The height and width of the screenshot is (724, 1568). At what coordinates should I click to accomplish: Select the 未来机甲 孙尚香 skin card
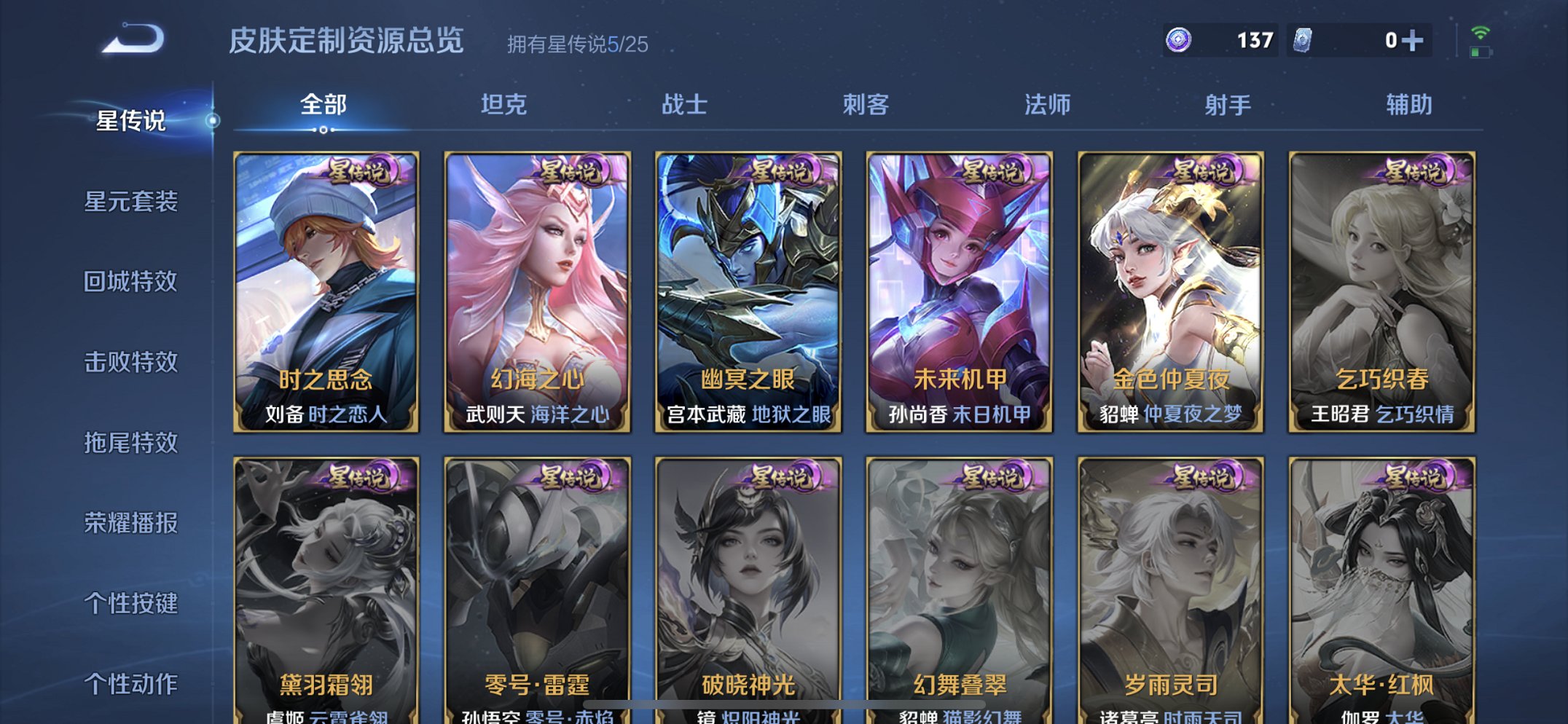tap(963, 291)
